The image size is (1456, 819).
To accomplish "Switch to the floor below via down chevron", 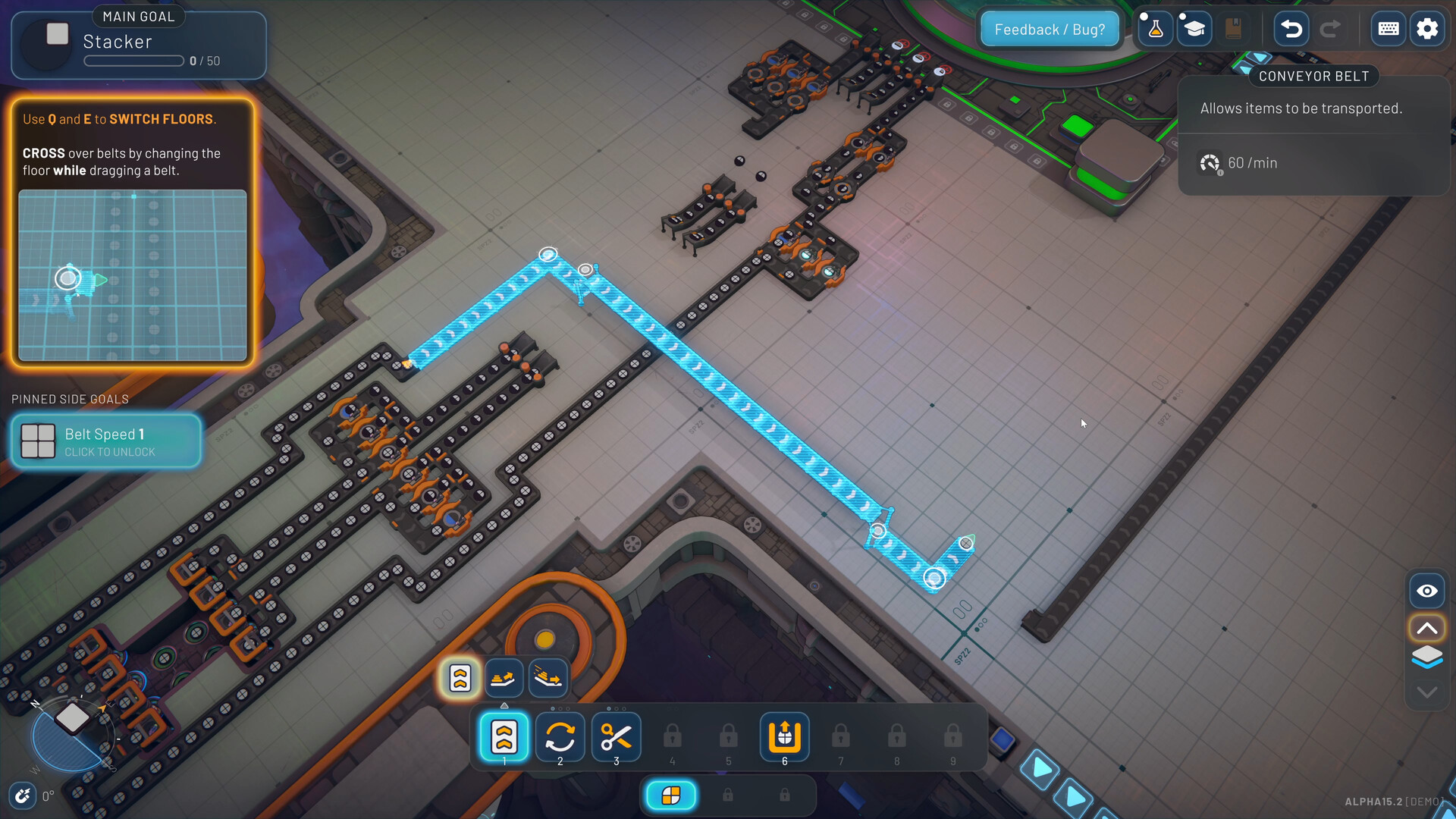I will (1427, 692).
